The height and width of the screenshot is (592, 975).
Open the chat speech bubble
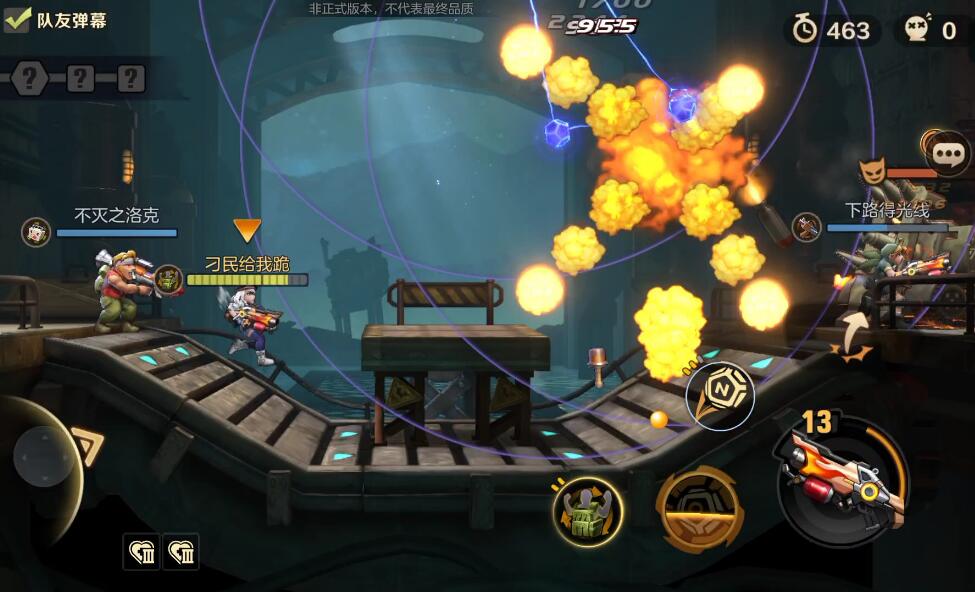pos(947,154)
